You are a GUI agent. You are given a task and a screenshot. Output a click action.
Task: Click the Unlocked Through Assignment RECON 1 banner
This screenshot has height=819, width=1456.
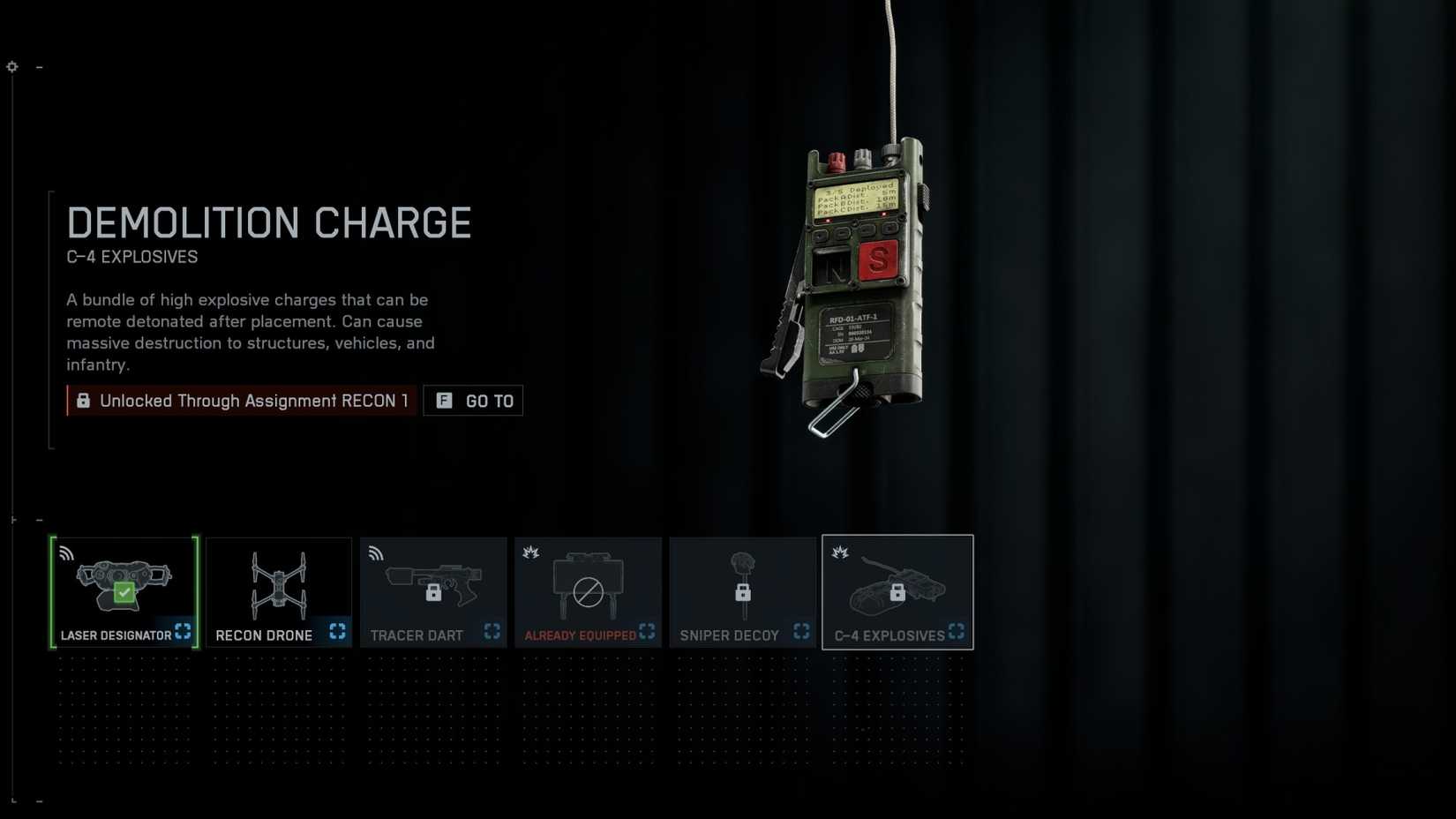click(240, 401)
